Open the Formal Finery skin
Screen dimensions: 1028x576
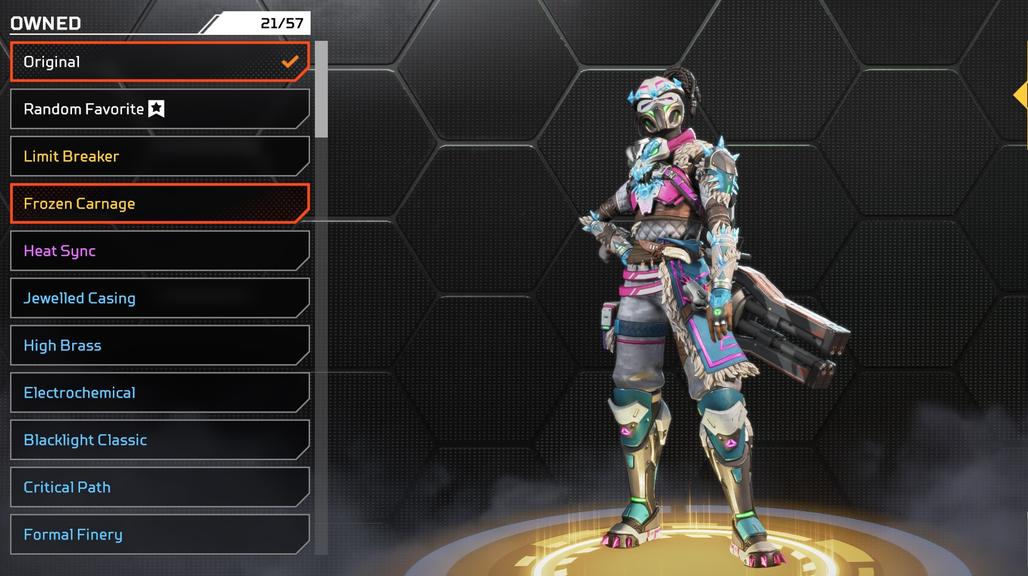(160, 535)
